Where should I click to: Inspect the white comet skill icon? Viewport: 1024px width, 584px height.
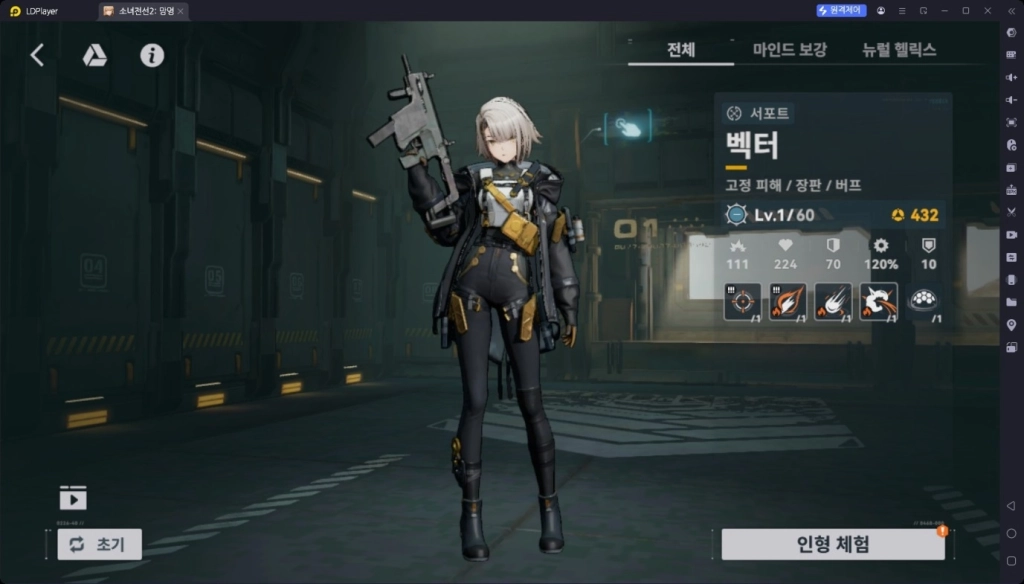[x=832, y=301]
